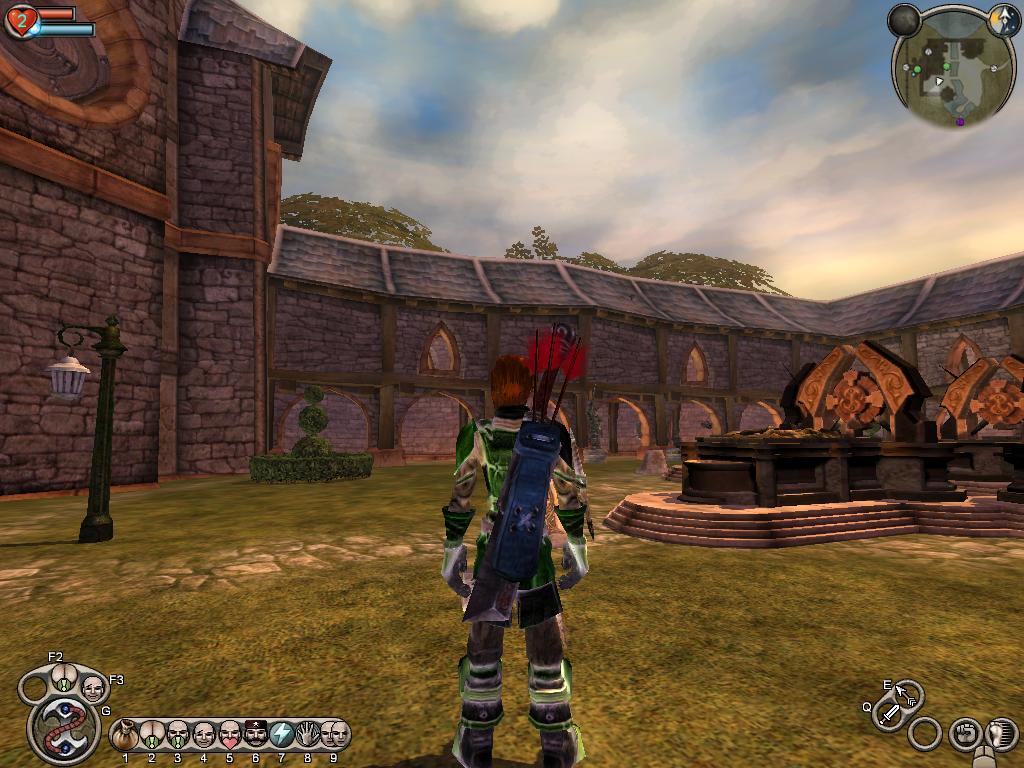Equip the sword melee weapon
Viewport: 1024px width, 768px height.
pyautogui.click(x=889, y=714)
